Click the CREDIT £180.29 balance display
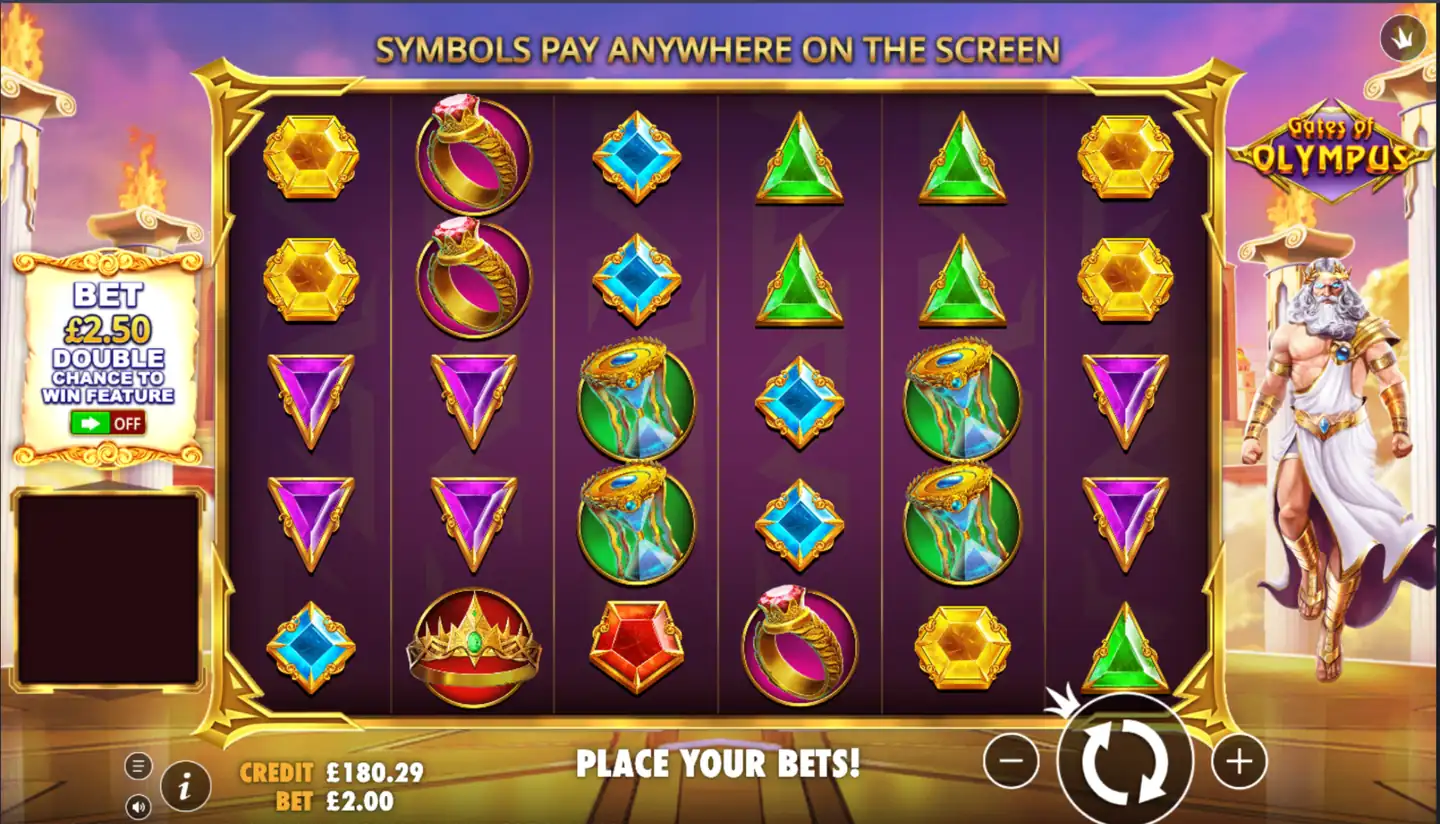1440x824 pixels. click(330, 772)
